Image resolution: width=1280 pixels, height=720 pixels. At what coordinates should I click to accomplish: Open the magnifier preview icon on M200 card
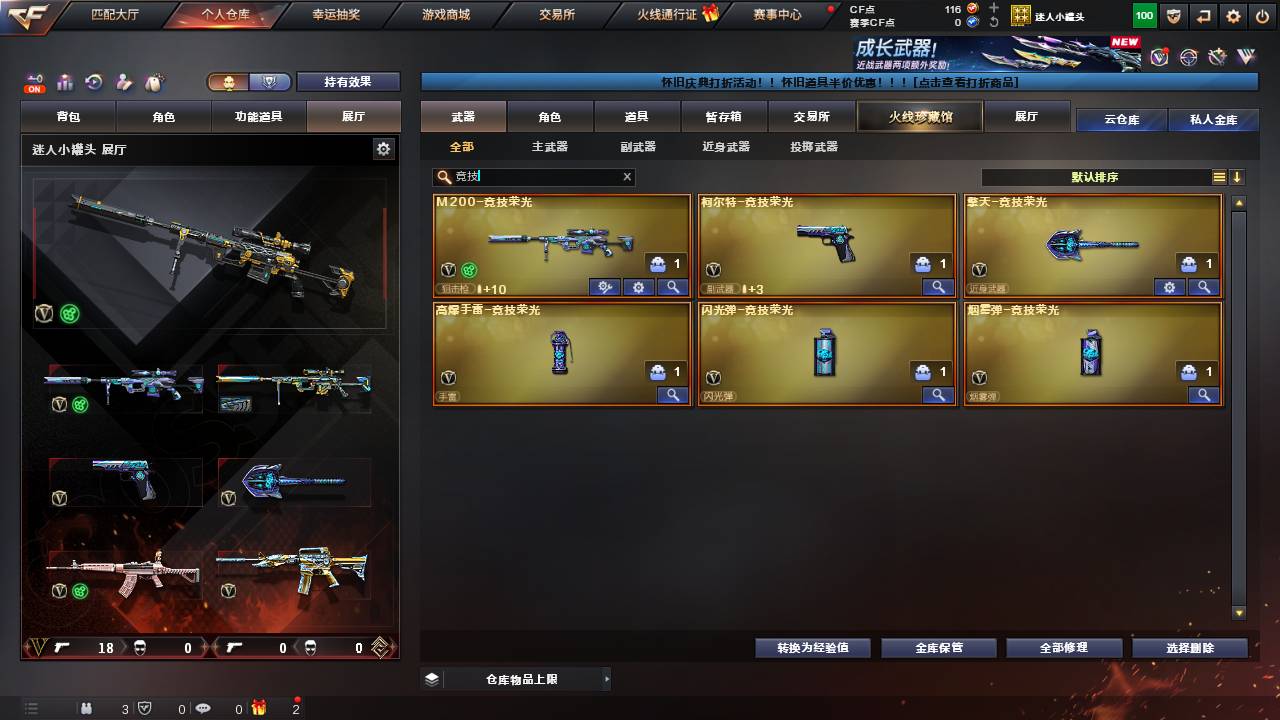click(672, 287)
